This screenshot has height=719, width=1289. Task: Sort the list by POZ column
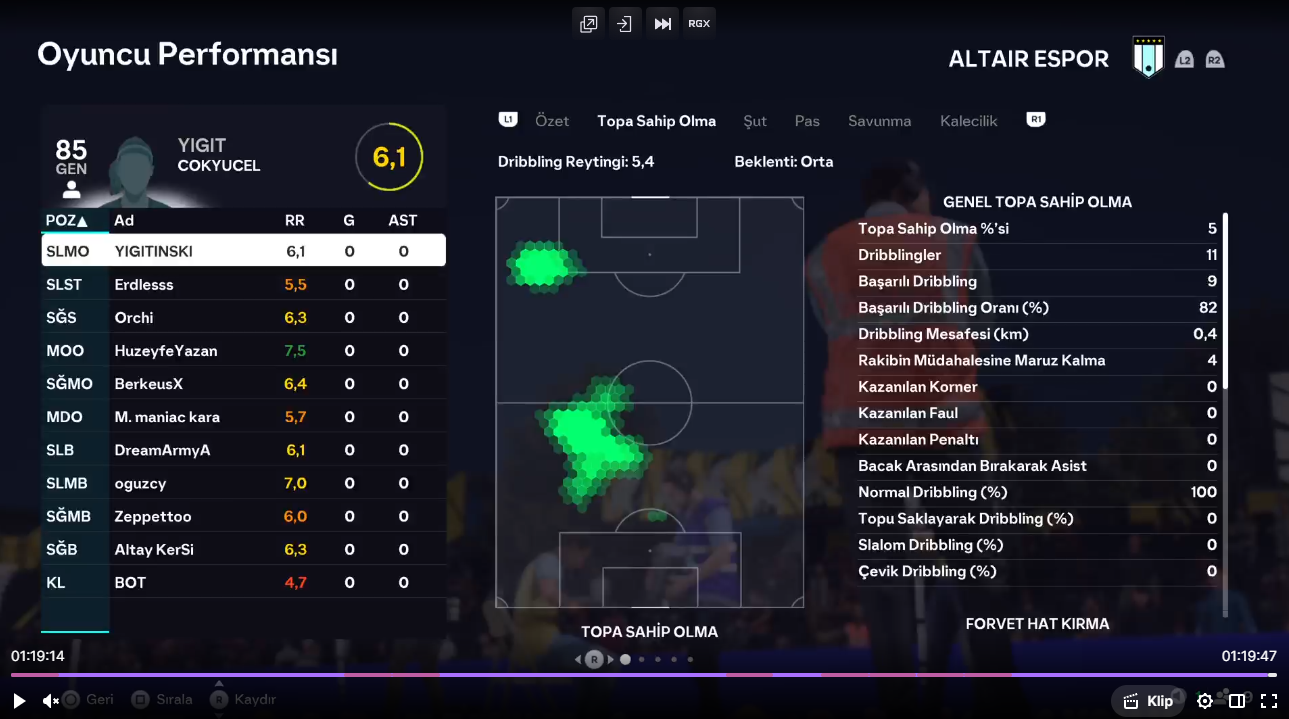[x=67, y=220]
